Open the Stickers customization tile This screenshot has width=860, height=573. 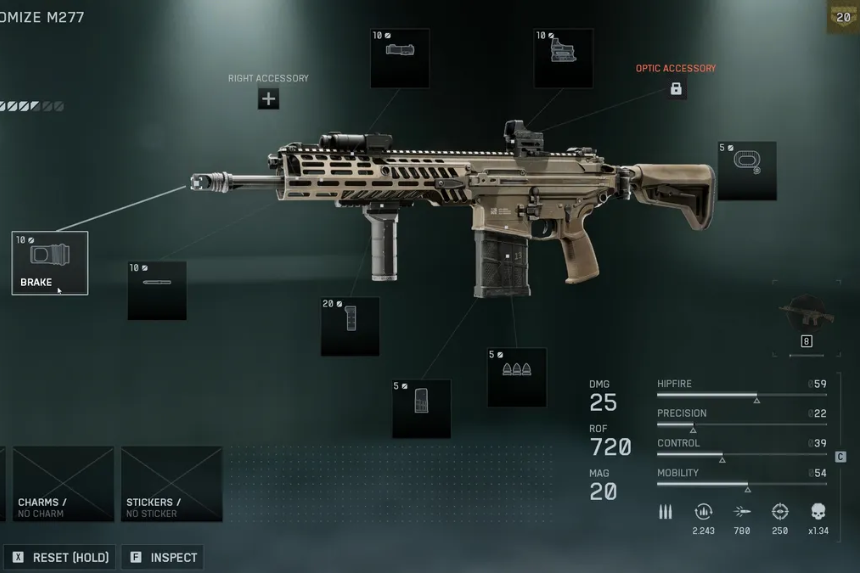(172, 484)
